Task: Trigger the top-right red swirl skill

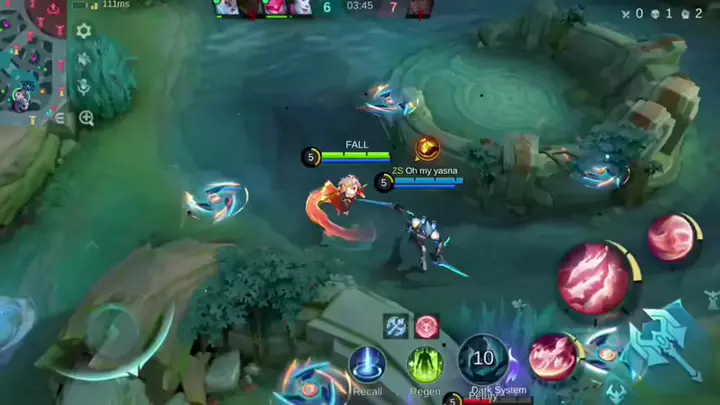Action: pos(669,237)
